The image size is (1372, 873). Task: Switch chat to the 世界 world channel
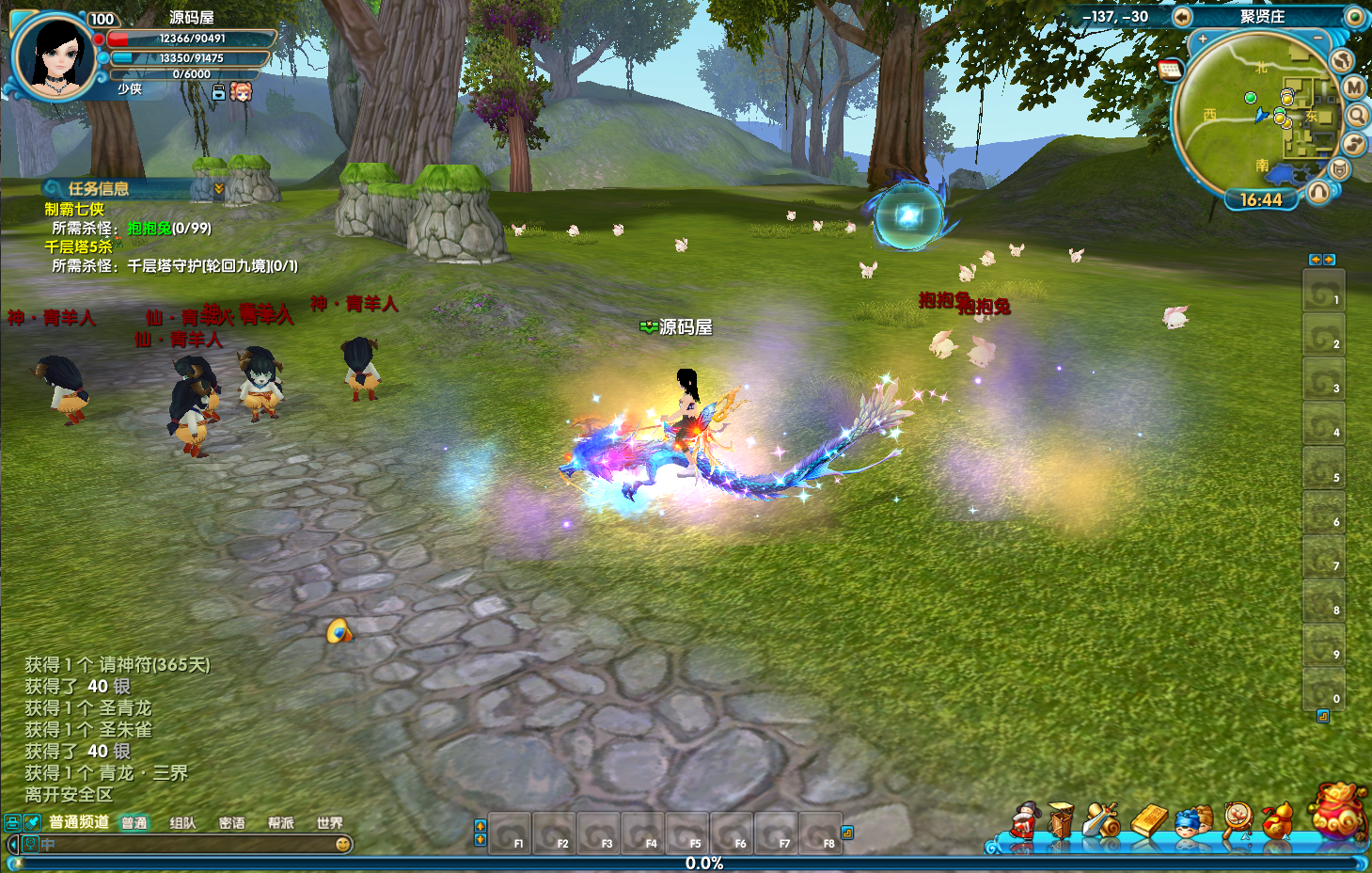pos(329,823)
